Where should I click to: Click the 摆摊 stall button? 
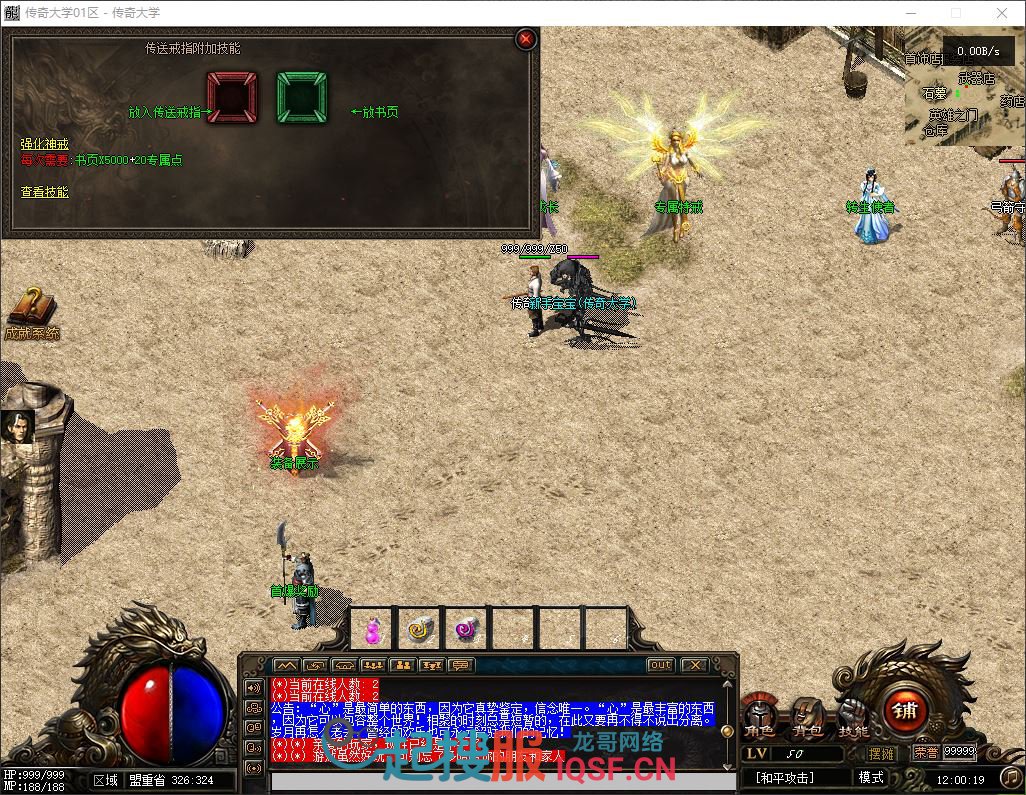pyautogui.click(x=882, y=753)
